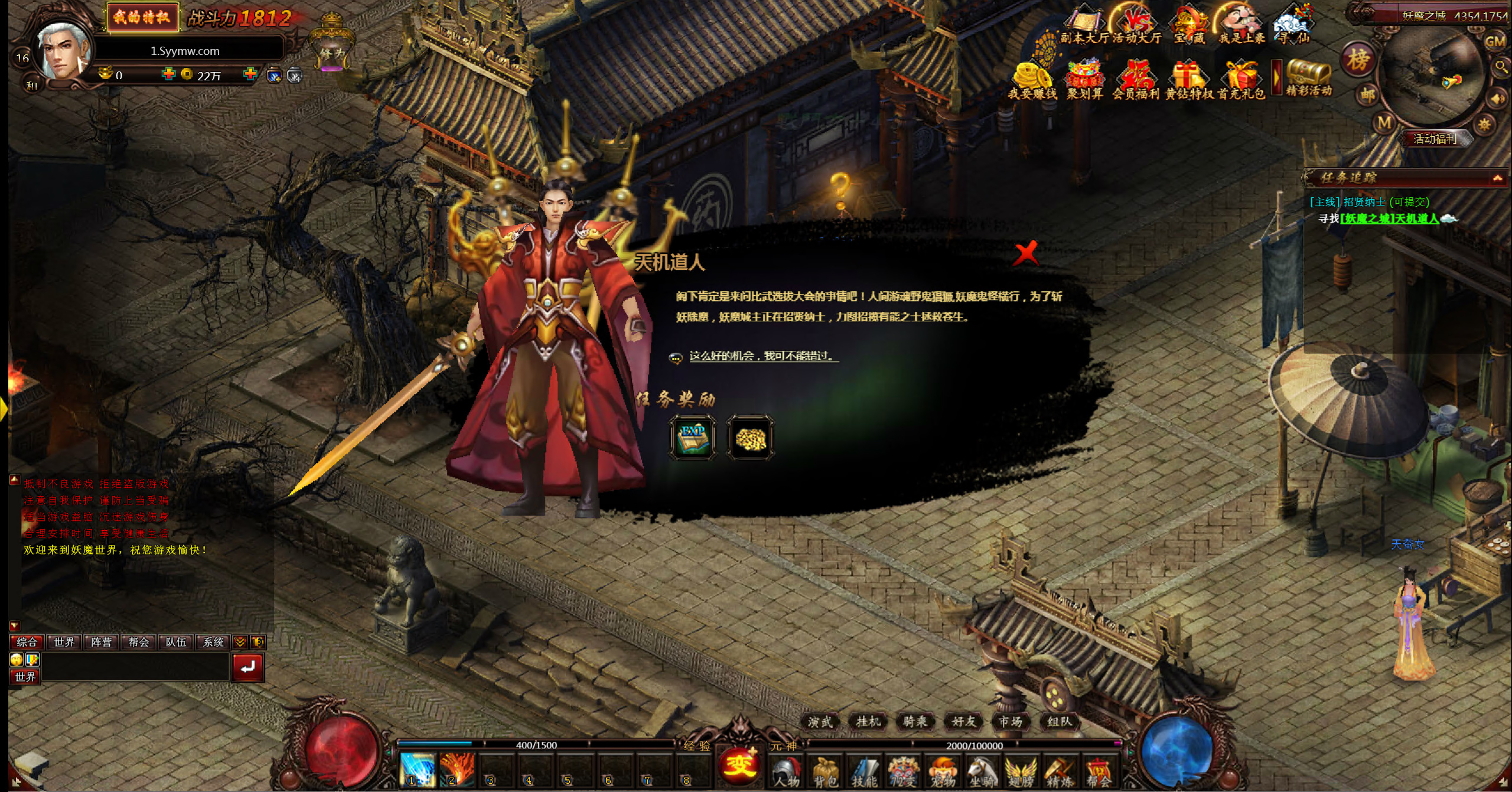Click the chat message input box
1512x792 pixels.
[x=135, y=668]
